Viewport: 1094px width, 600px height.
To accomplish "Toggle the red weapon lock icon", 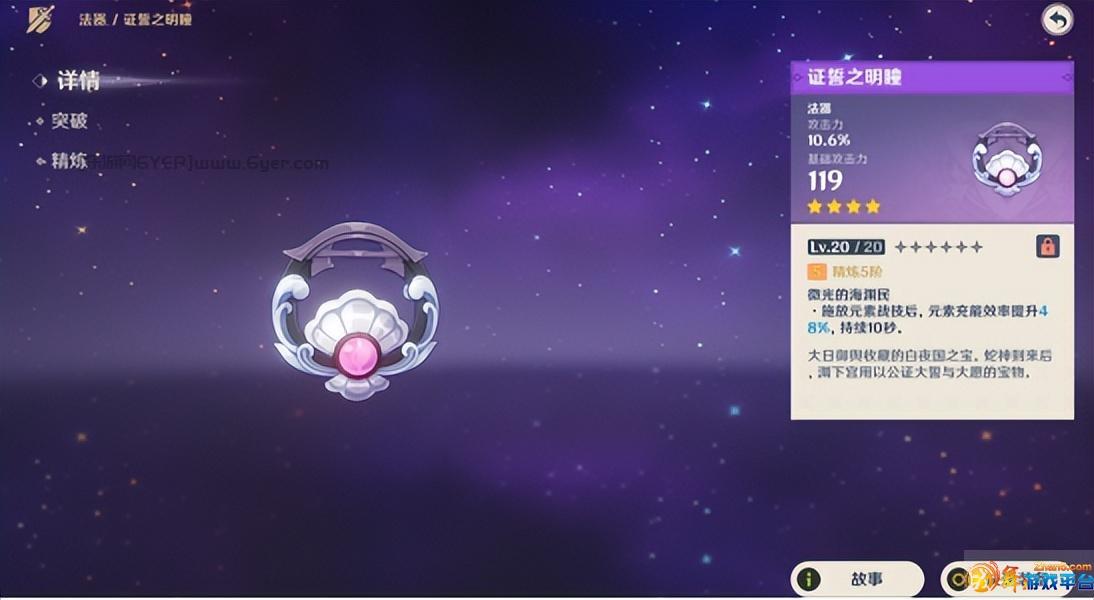I will [x=1047, y=246].
